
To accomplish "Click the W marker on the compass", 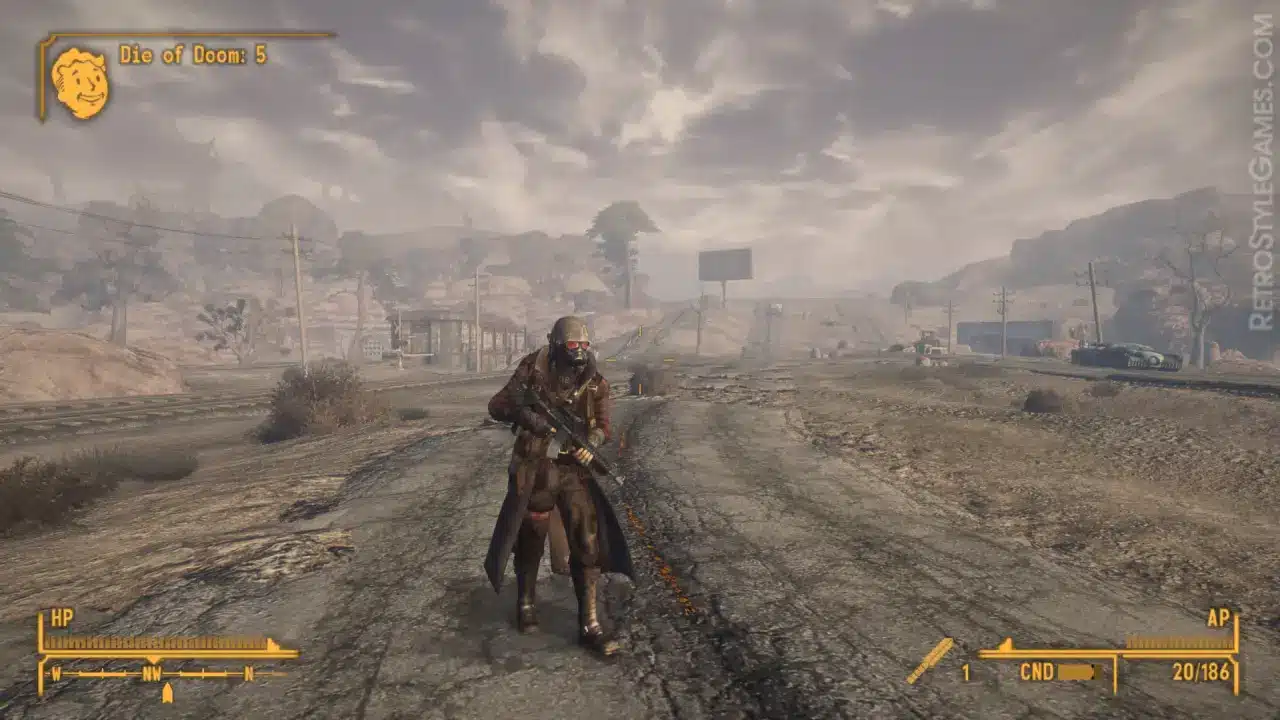I will tap(56, 673).
